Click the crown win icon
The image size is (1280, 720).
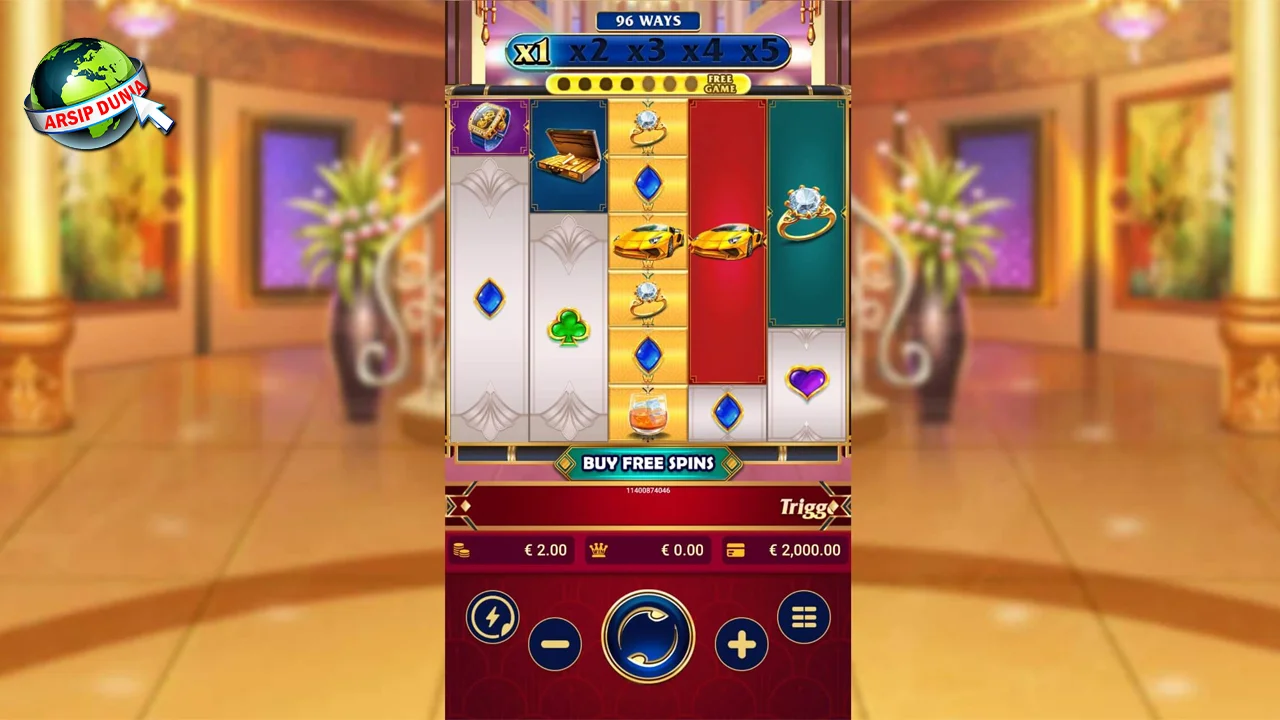point(597,550)
